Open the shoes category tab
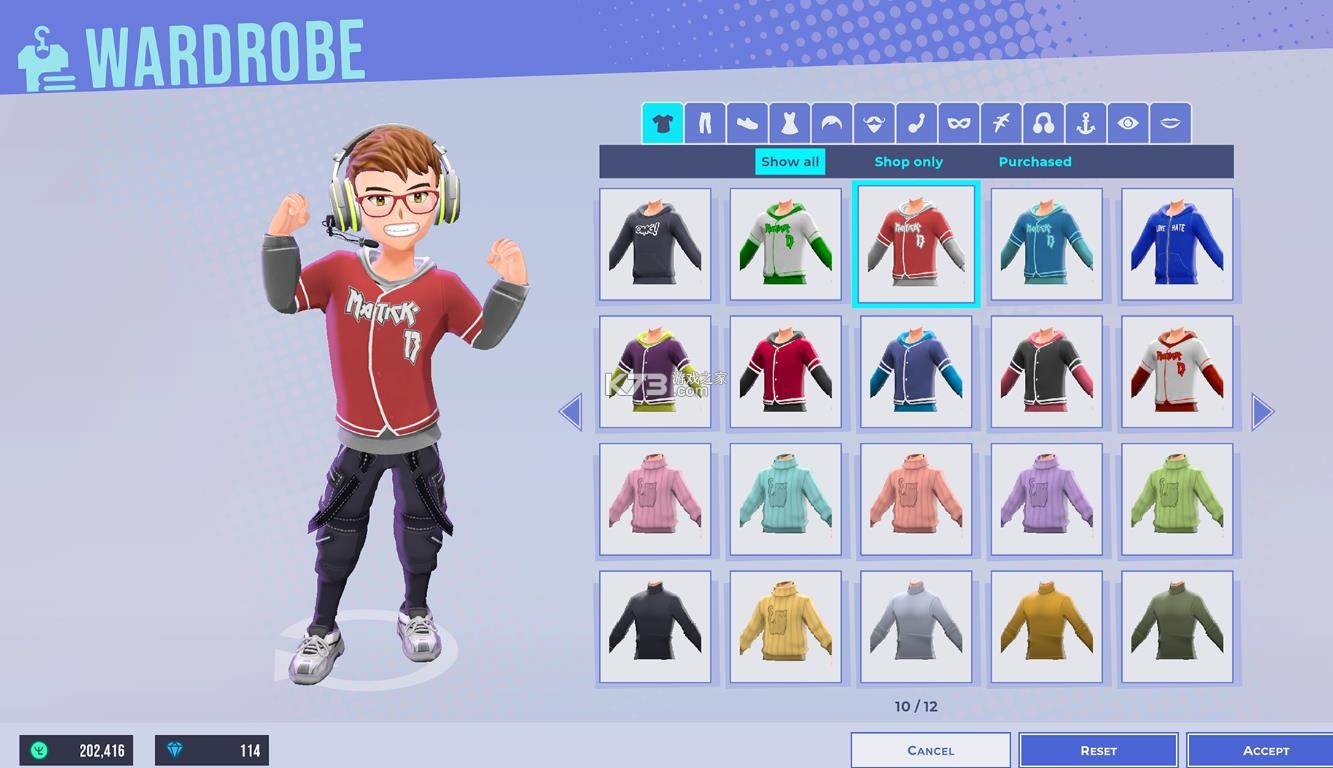Viewport: 1333px width, 768px height. coord(747,124)
